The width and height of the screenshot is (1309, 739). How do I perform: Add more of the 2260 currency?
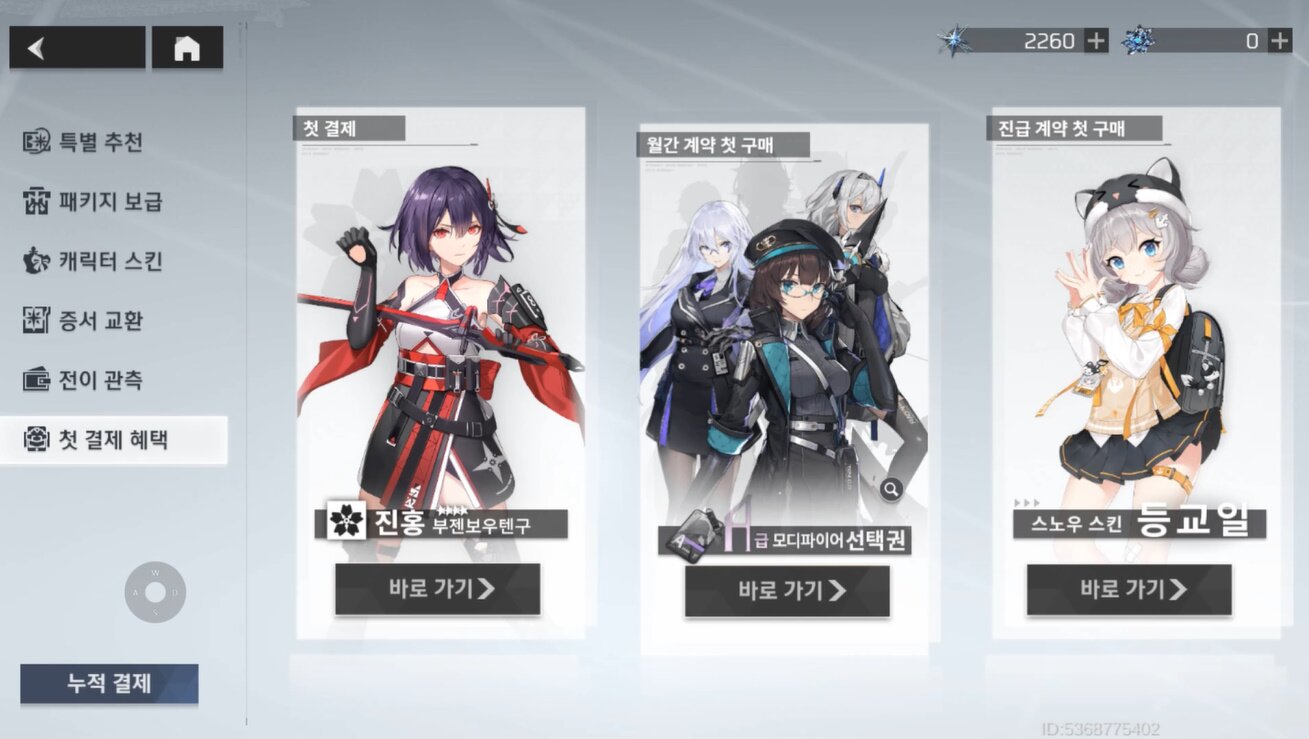tap(1097, 41)
